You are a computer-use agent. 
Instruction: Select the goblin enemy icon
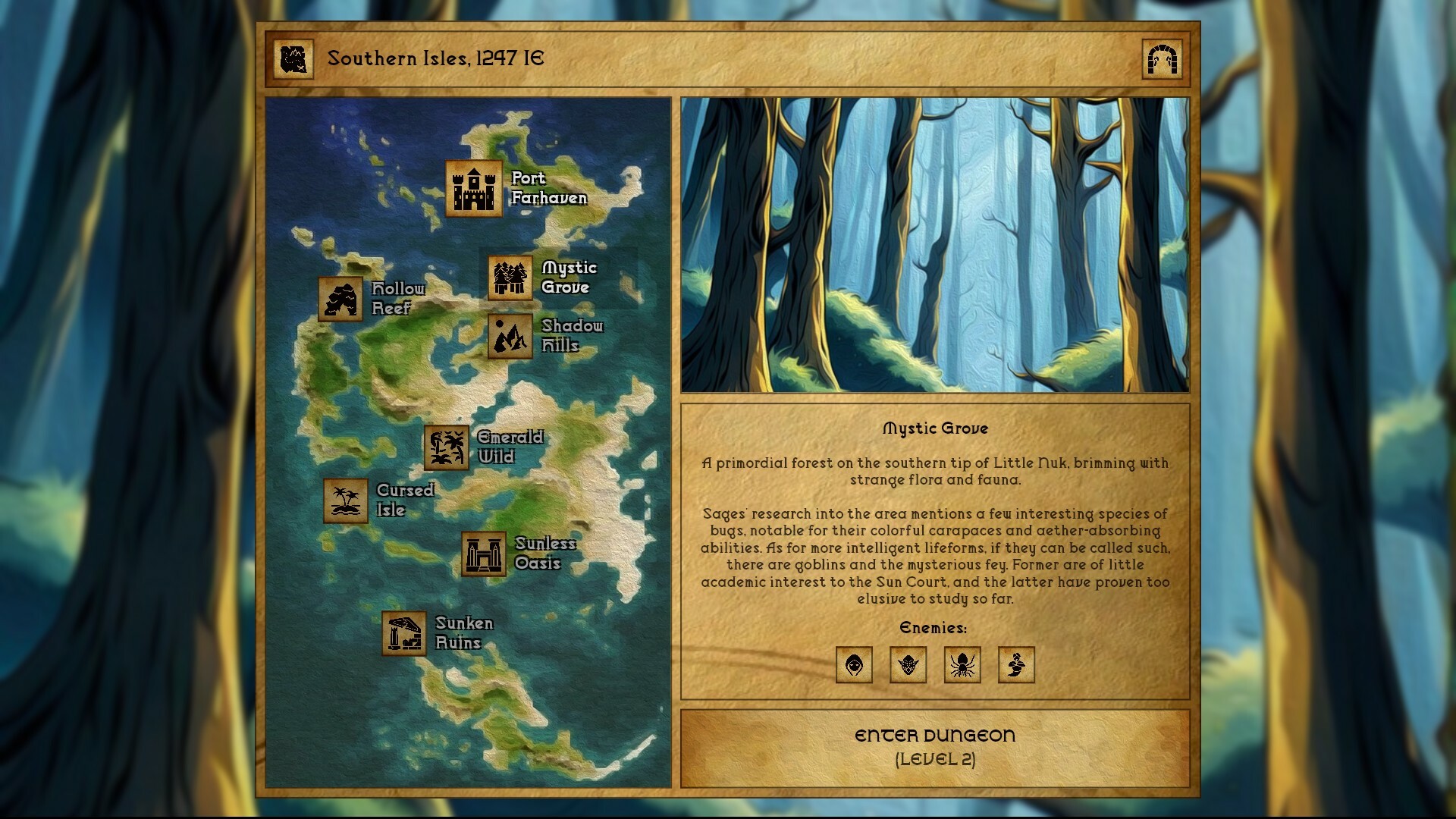point(908,665)
